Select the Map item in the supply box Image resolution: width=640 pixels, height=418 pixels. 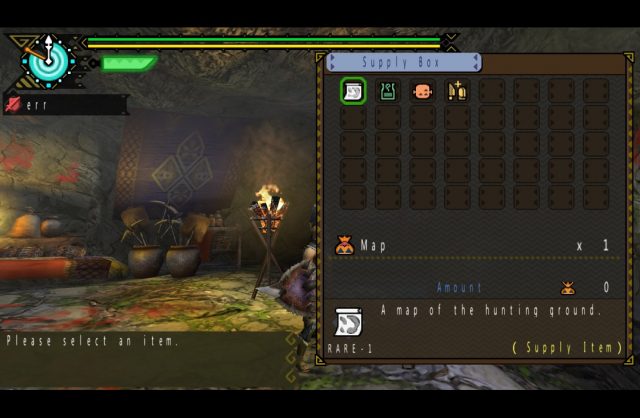tap(353, 92)
